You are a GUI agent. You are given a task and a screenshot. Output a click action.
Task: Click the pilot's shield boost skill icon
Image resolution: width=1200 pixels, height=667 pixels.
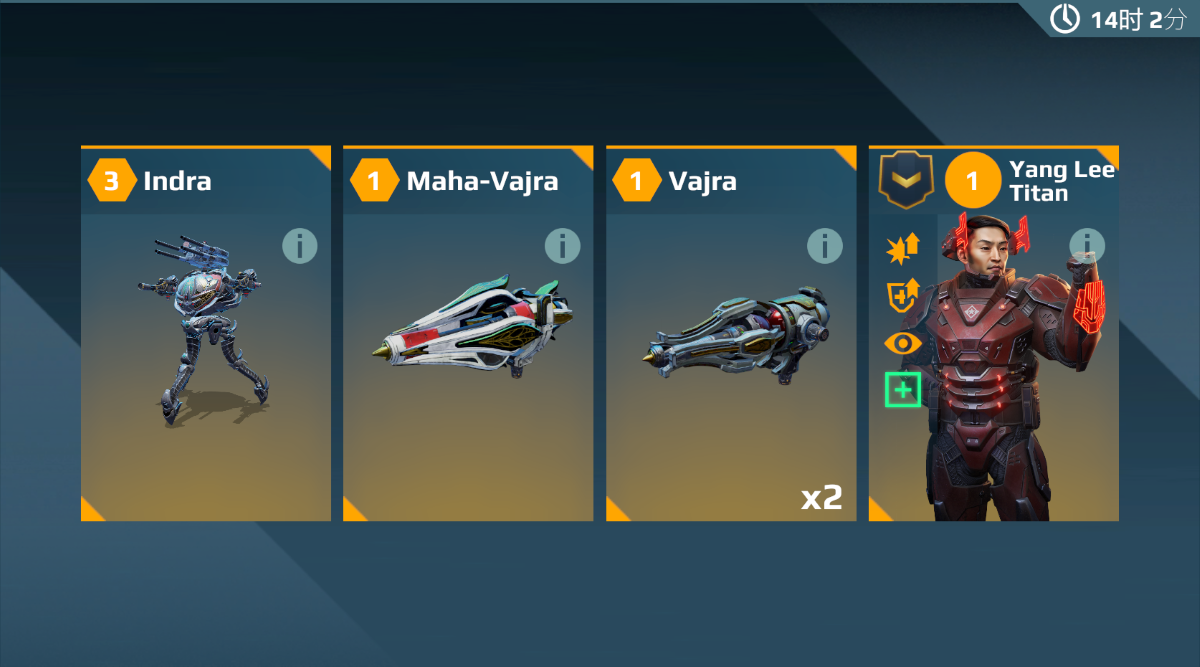pyautogui.click(x=902, y=296)
